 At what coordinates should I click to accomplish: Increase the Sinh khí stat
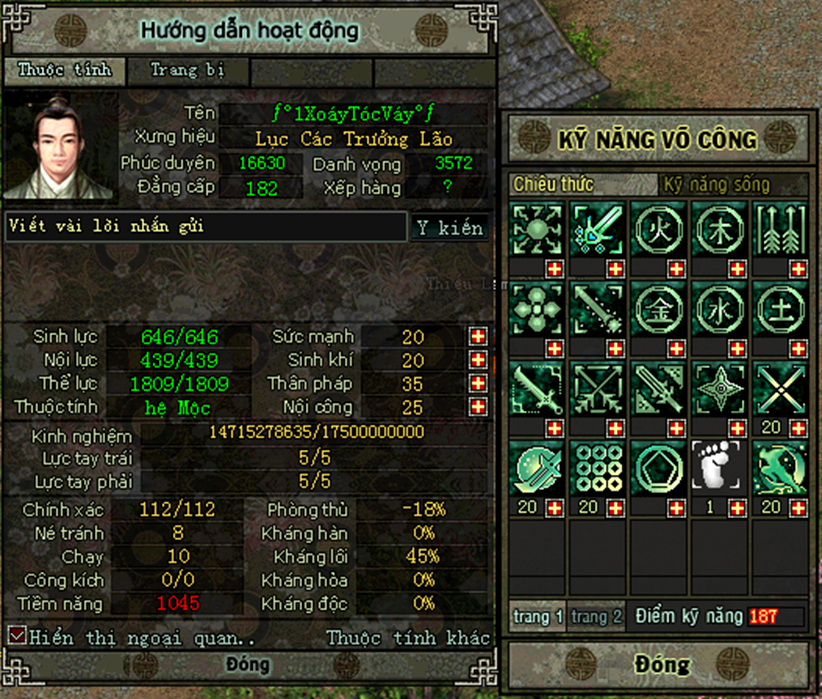tap(478, 360)
